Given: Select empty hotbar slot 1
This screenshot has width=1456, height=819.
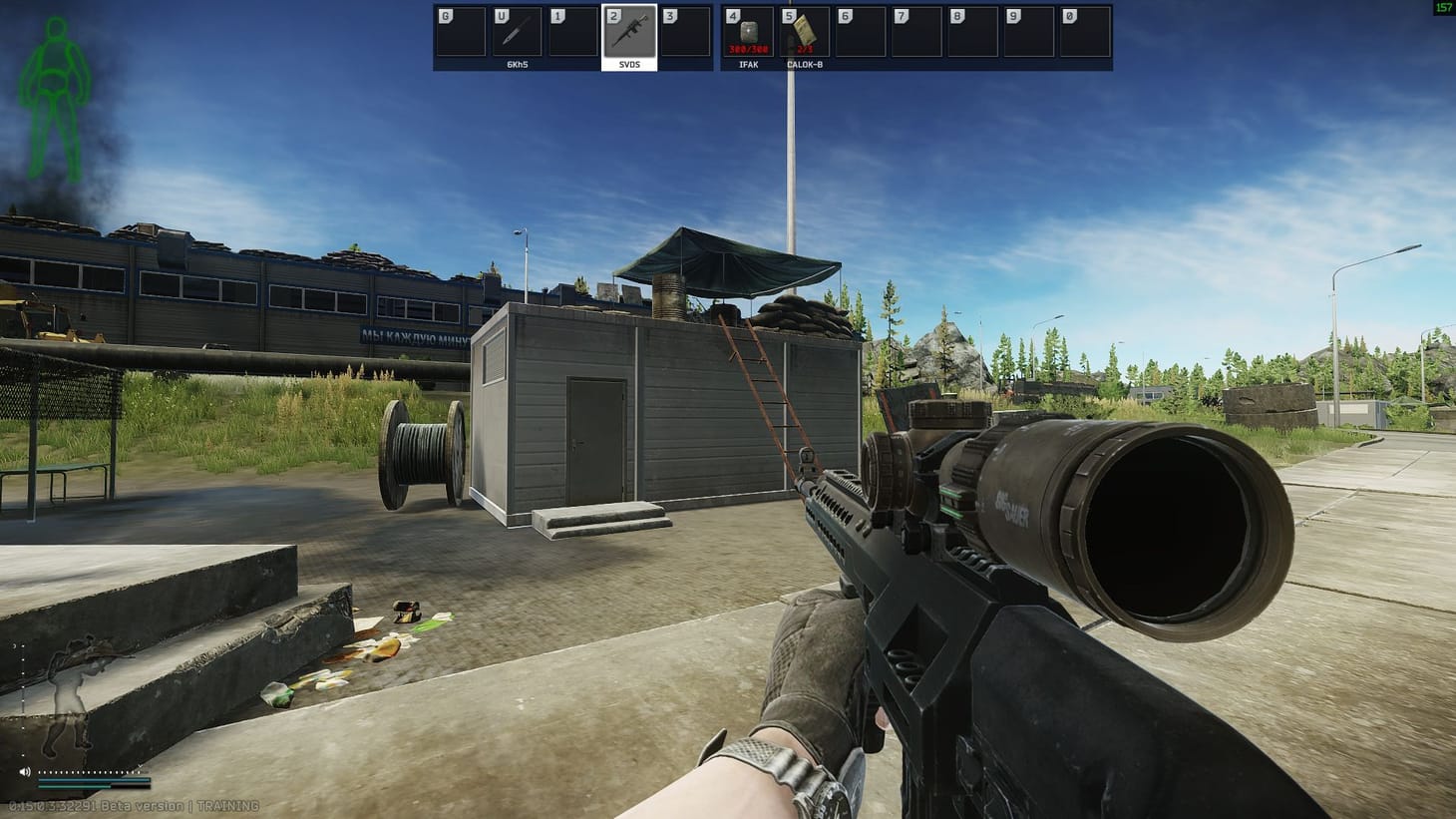Looking at the screenshot, I should 573,30.
